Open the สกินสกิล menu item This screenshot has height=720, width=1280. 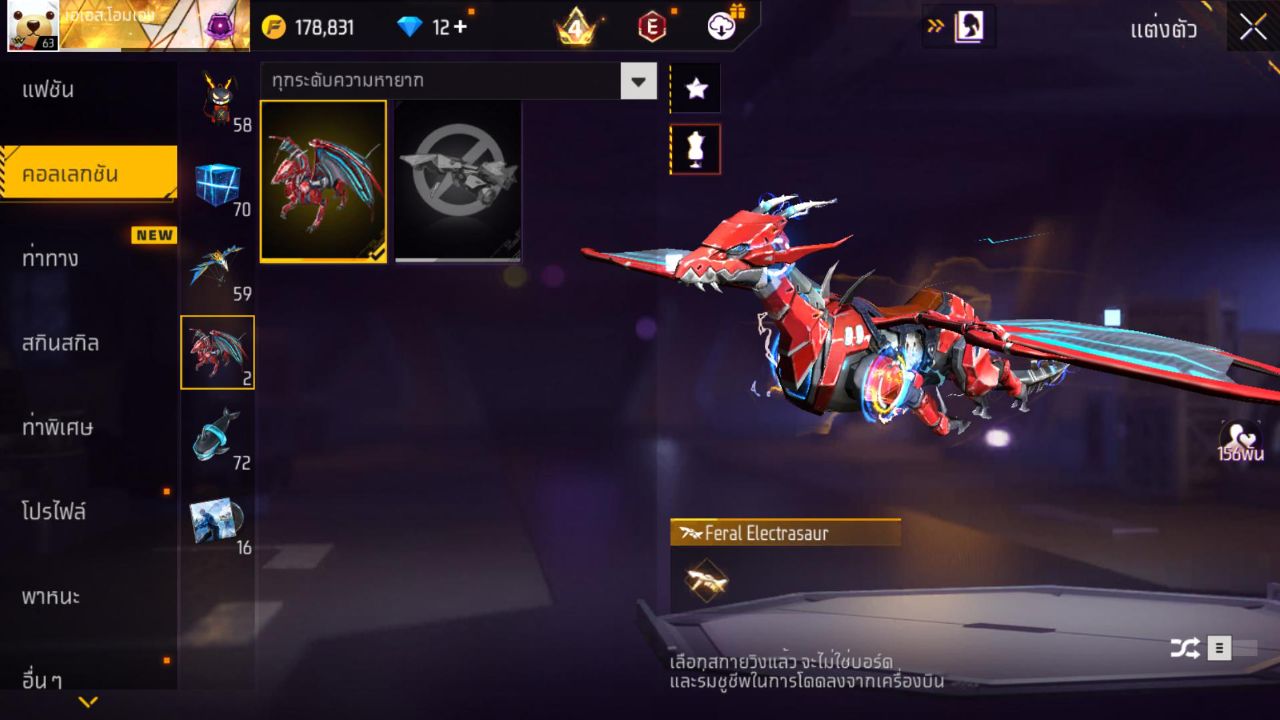tap(60, 342)
